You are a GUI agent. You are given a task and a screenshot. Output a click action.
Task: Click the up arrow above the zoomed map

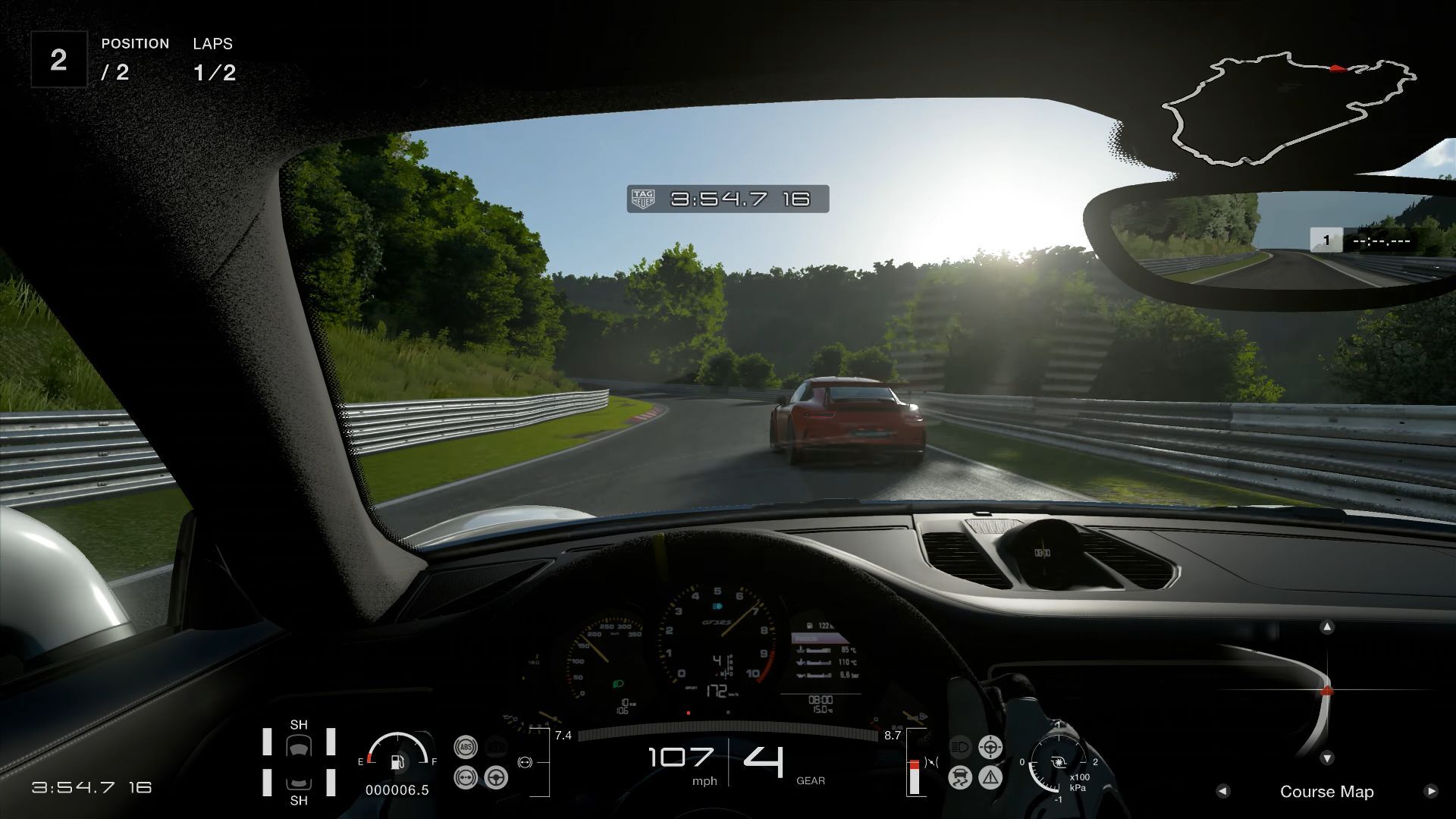[1327, 627]
